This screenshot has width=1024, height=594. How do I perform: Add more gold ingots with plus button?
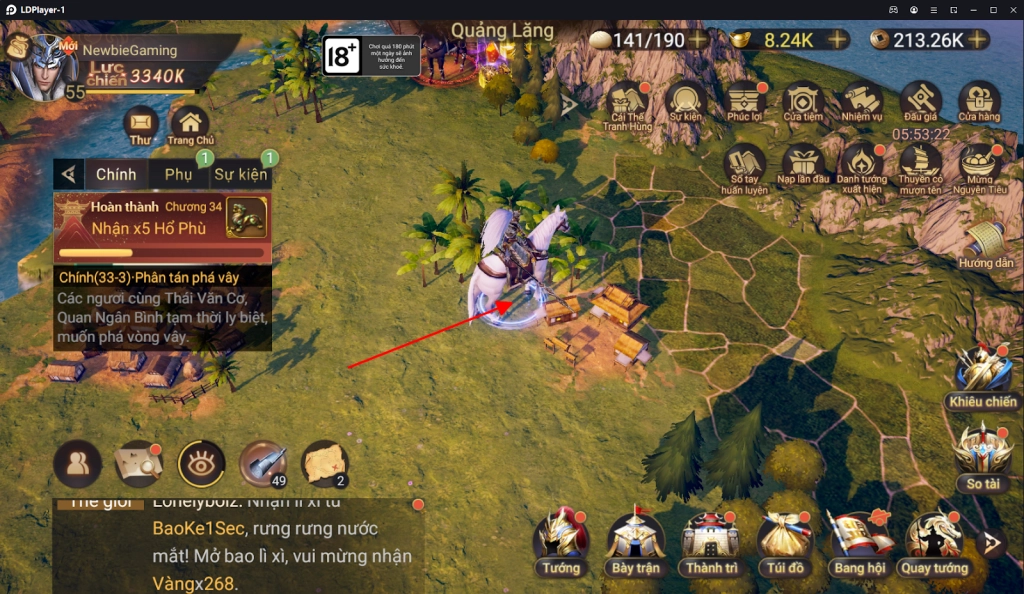[837, 40]
